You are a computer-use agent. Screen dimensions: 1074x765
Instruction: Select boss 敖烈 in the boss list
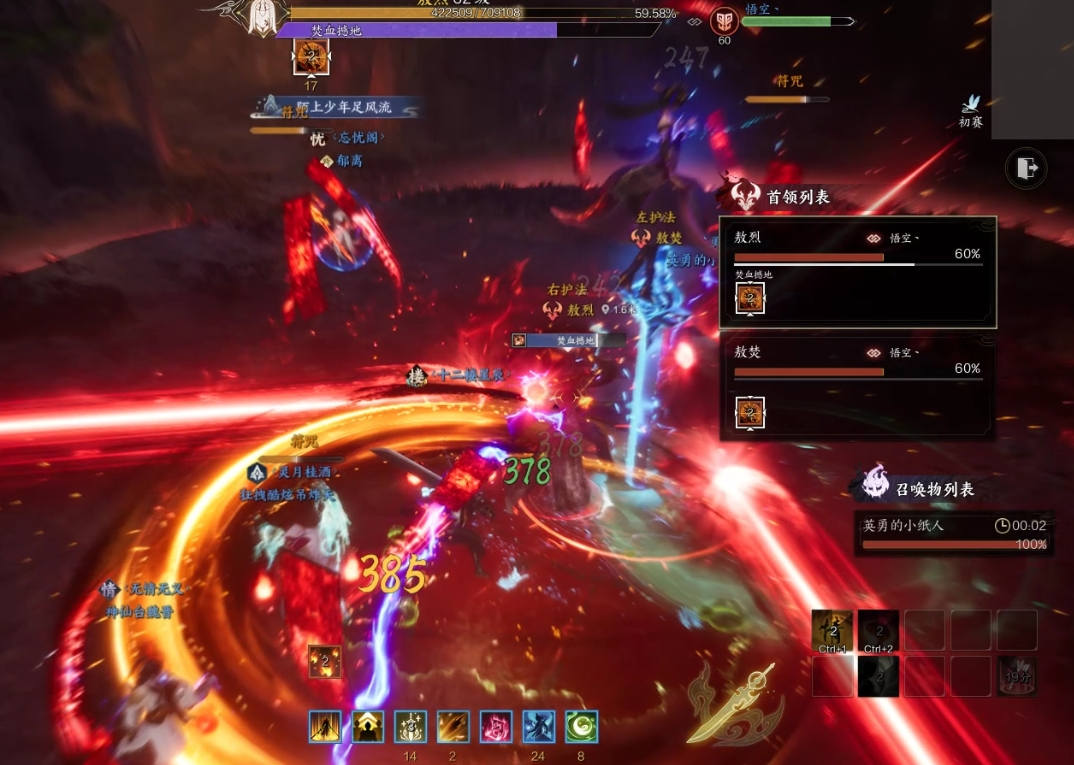coord(857,272)
